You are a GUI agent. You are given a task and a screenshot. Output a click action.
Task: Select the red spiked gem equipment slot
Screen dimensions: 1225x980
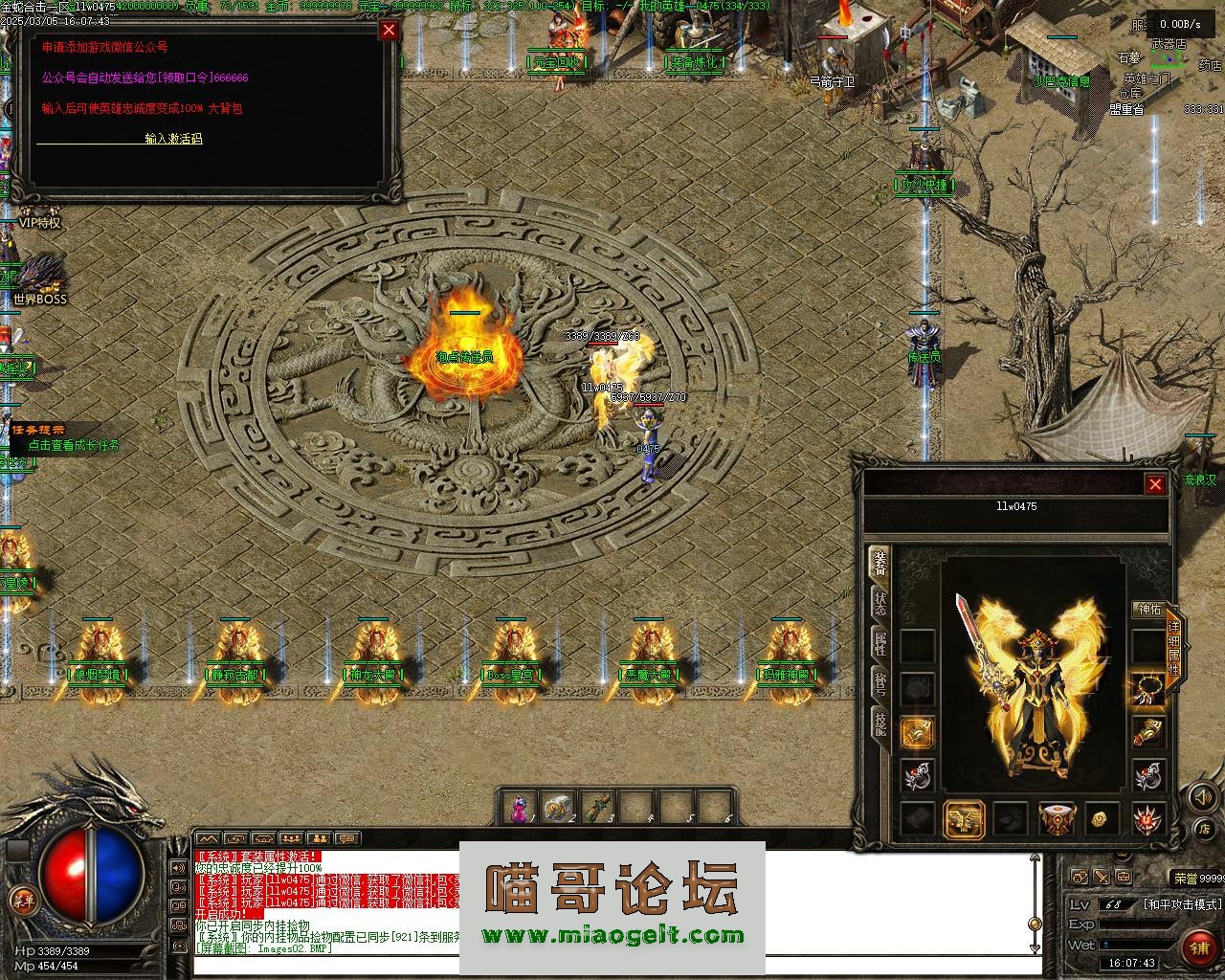coord(1148,818)
